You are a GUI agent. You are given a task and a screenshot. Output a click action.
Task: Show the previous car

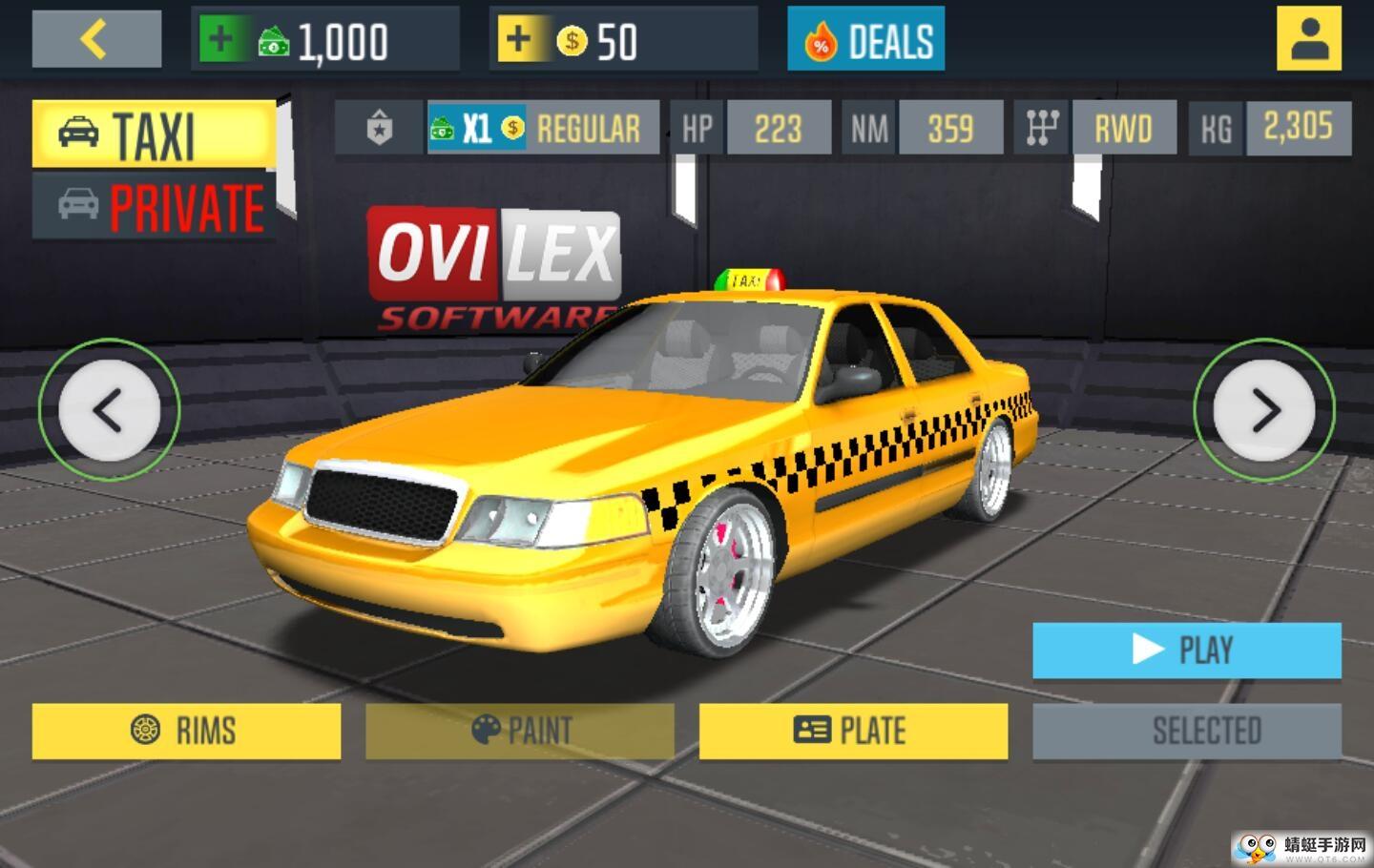(109, 410)
